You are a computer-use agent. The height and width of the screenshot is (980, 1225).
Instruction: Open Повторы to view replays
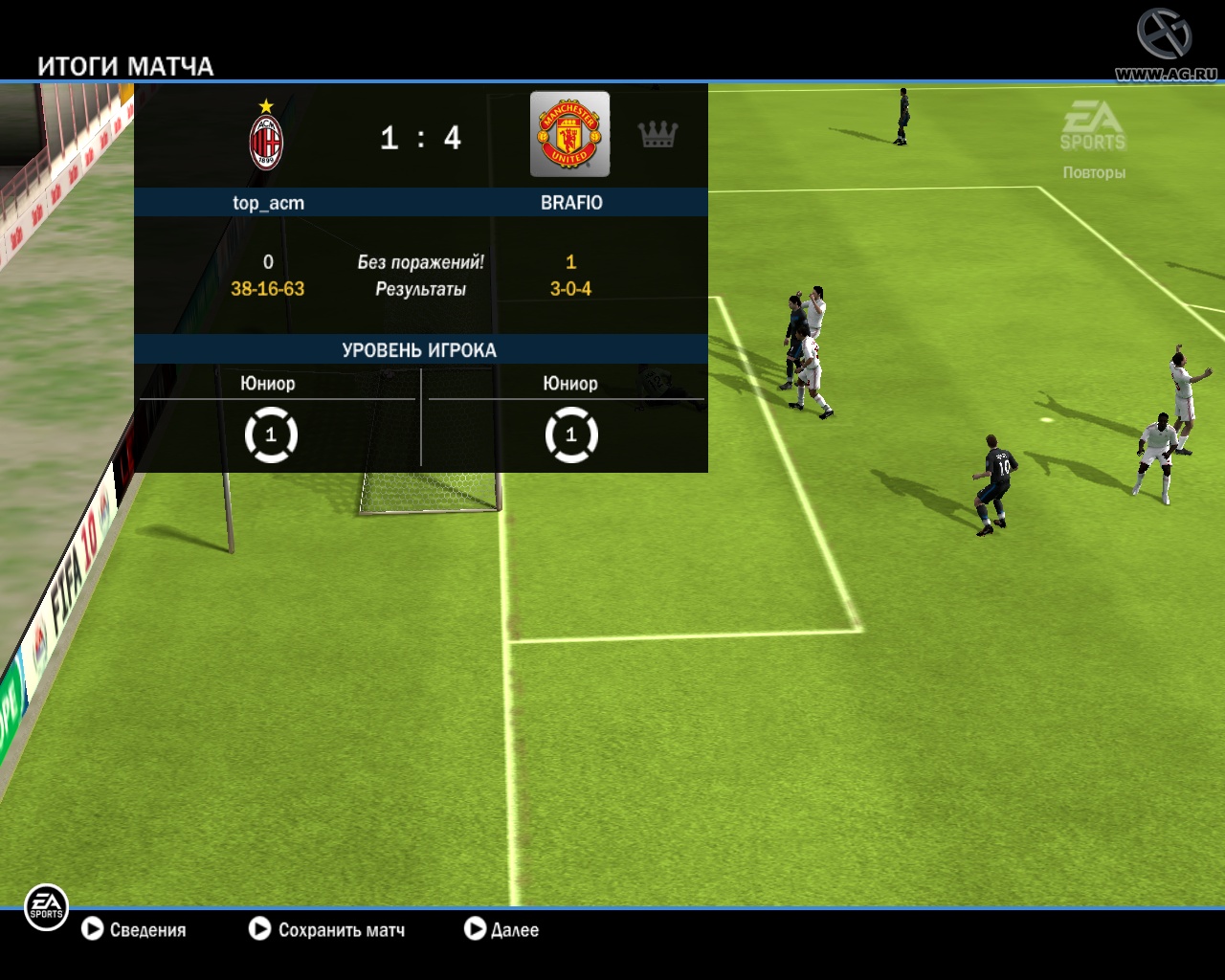pos(1093,172)
